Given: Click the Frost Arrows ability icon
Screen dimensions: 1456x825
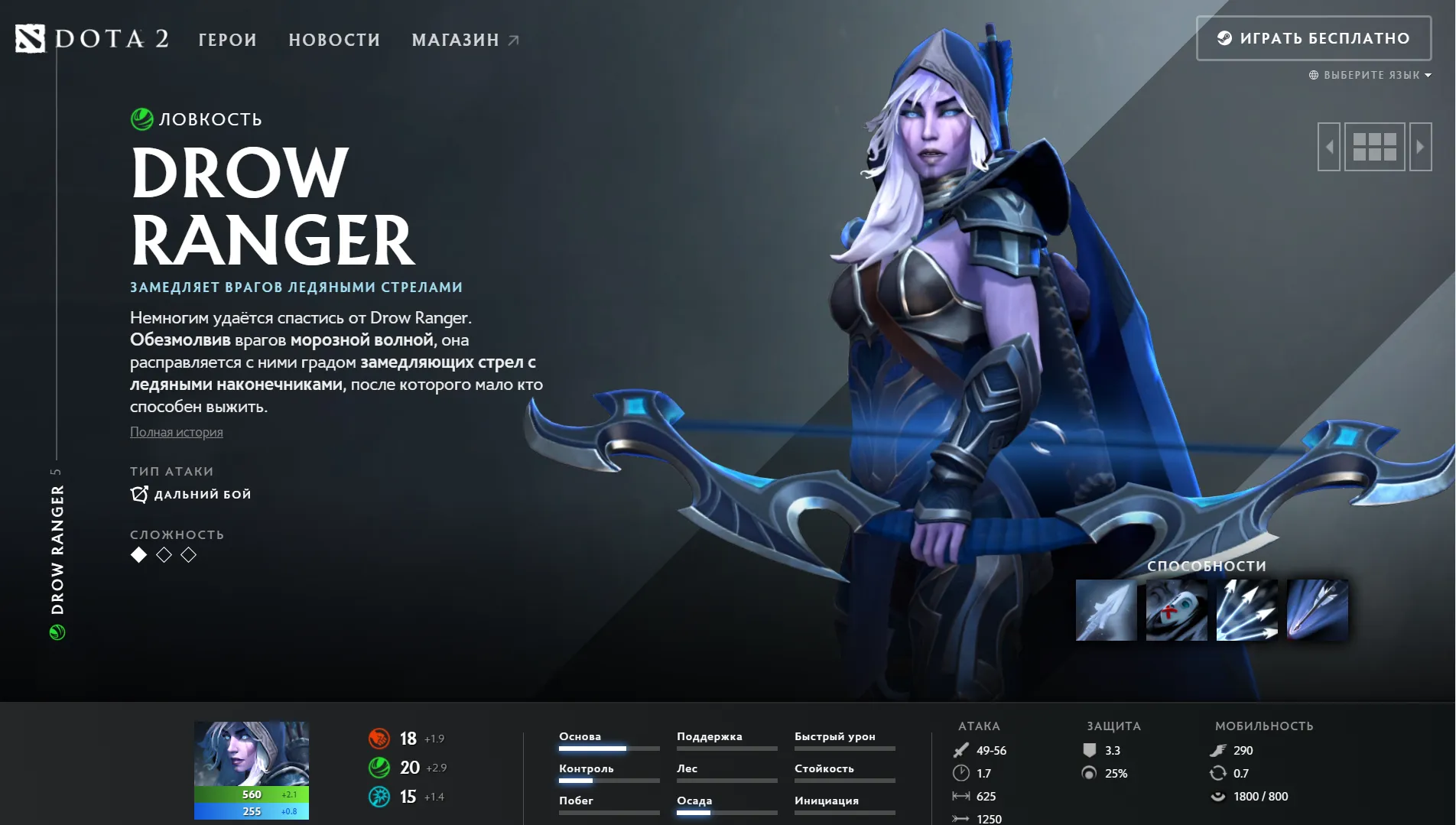Looking at the screenshot, I should point(1105,609).
